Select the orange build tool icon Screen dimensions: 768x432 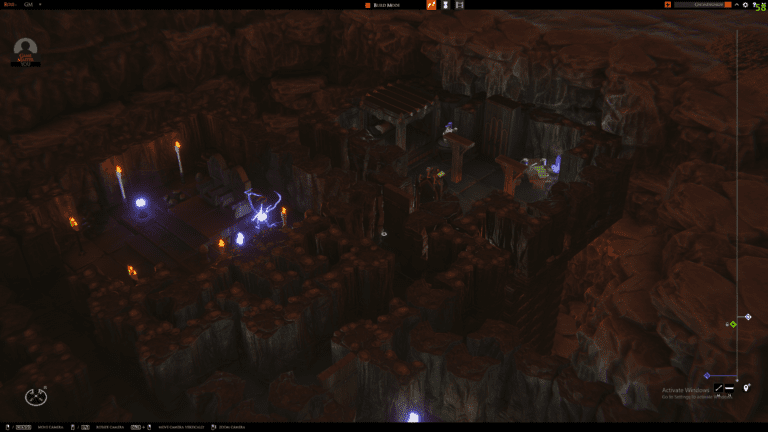(431, 5)
